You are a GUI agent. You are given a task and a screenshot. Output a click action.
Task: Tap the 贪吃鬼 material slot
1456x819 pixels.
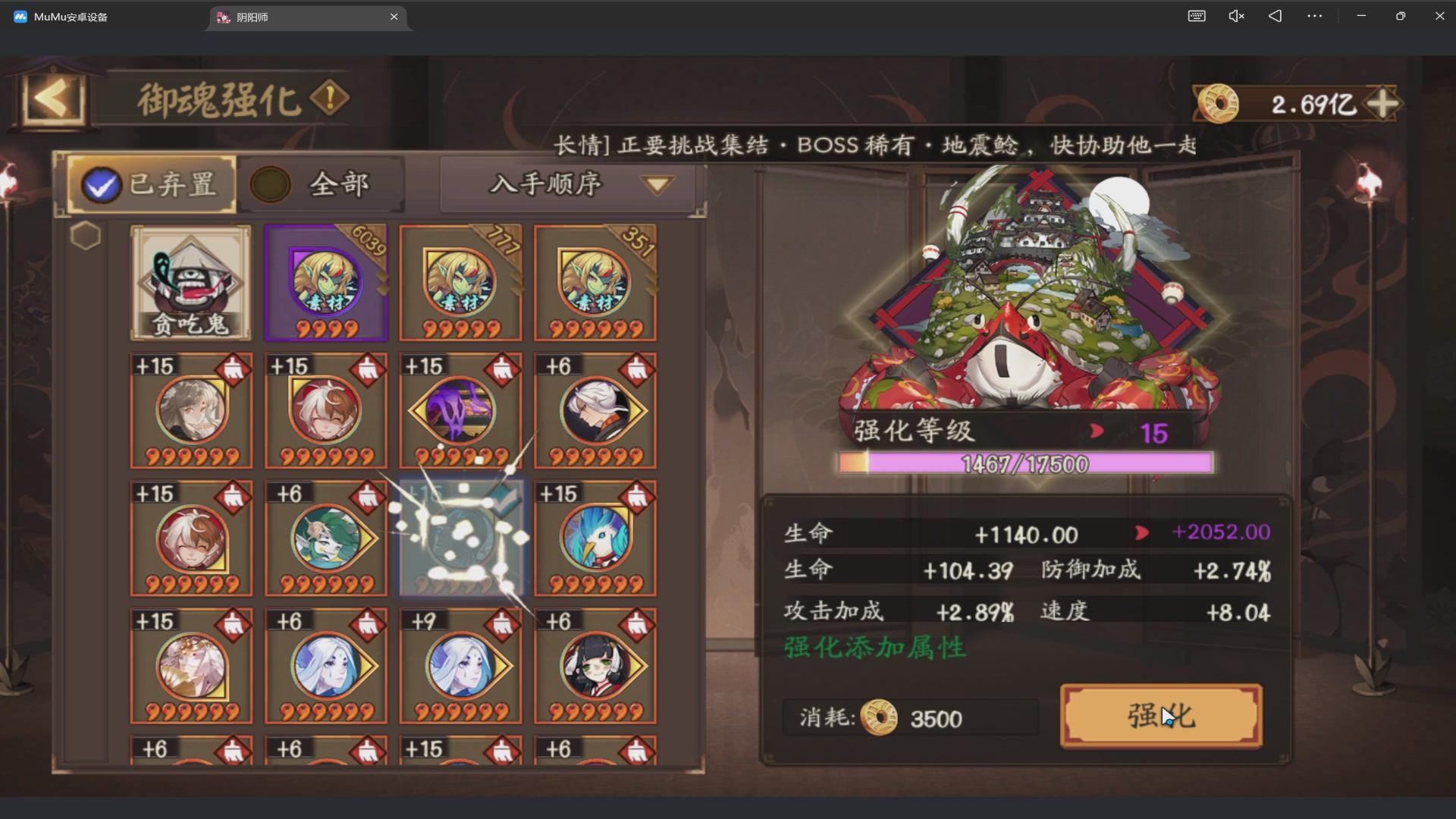(x=190, y=283)
